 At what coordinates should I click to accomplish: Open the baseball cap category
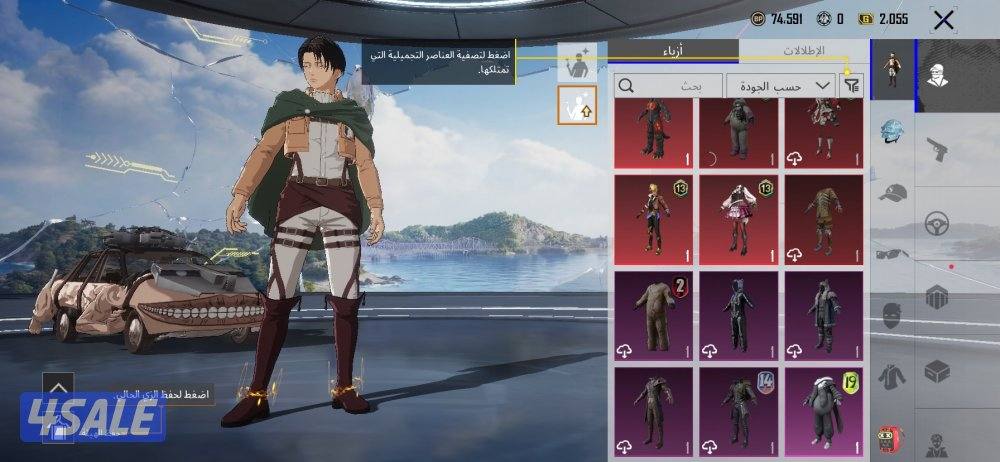893,193
